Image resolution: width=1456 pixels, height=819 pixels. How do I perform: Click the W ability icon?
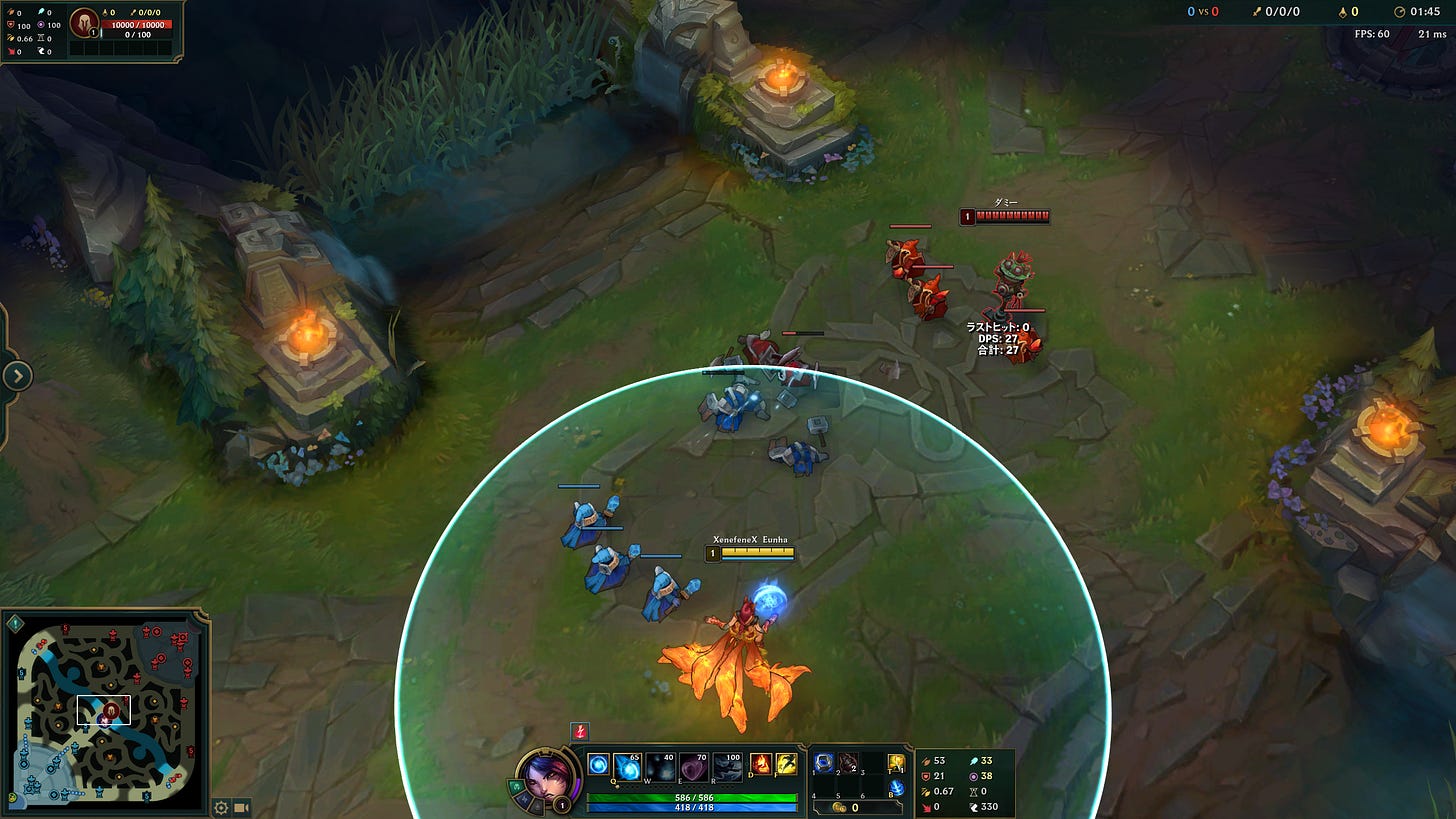click(x=661, y=765)
